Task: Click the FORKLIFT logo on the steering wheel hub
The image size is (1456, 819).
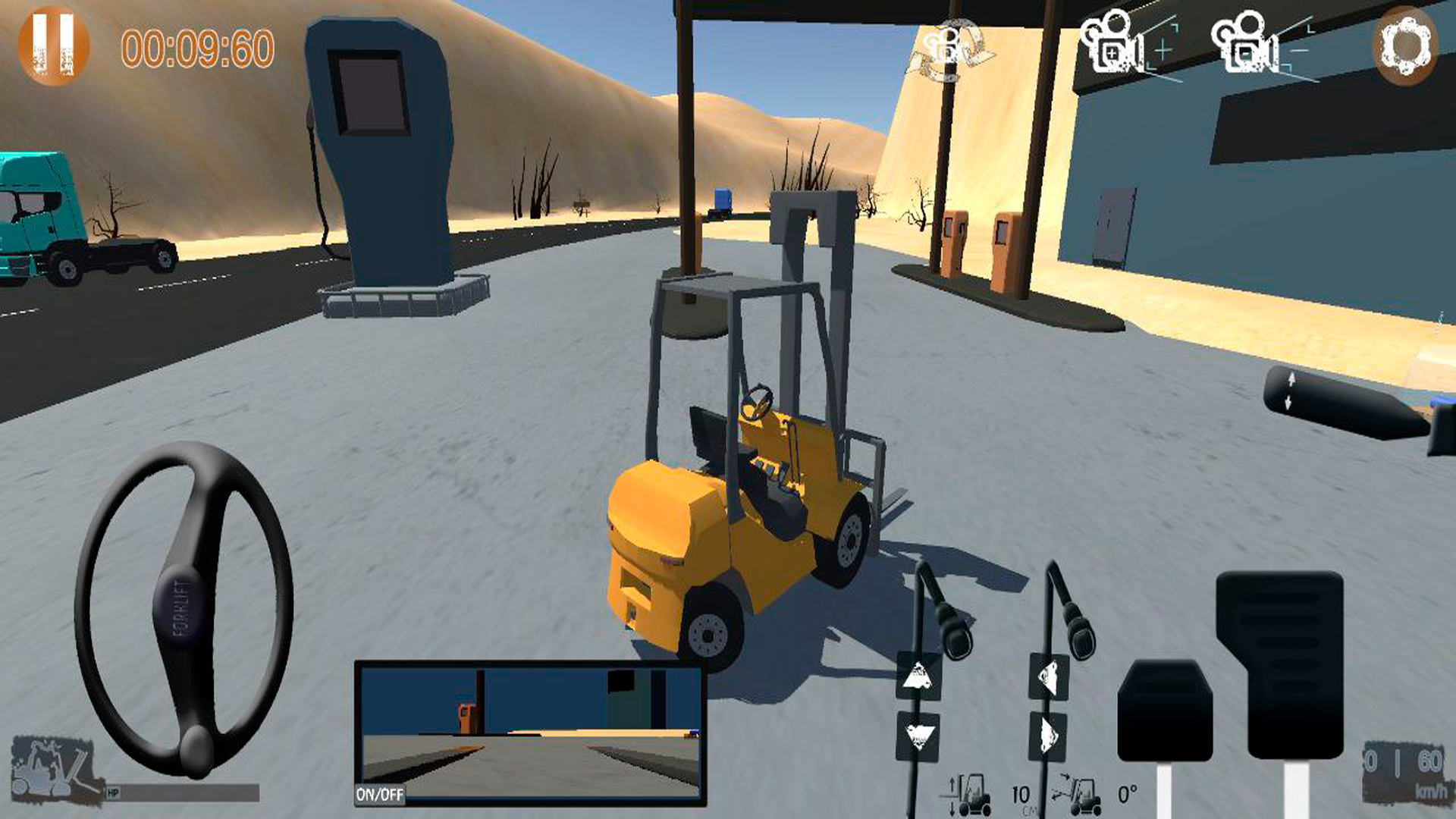Action: (x=182, y=607)
